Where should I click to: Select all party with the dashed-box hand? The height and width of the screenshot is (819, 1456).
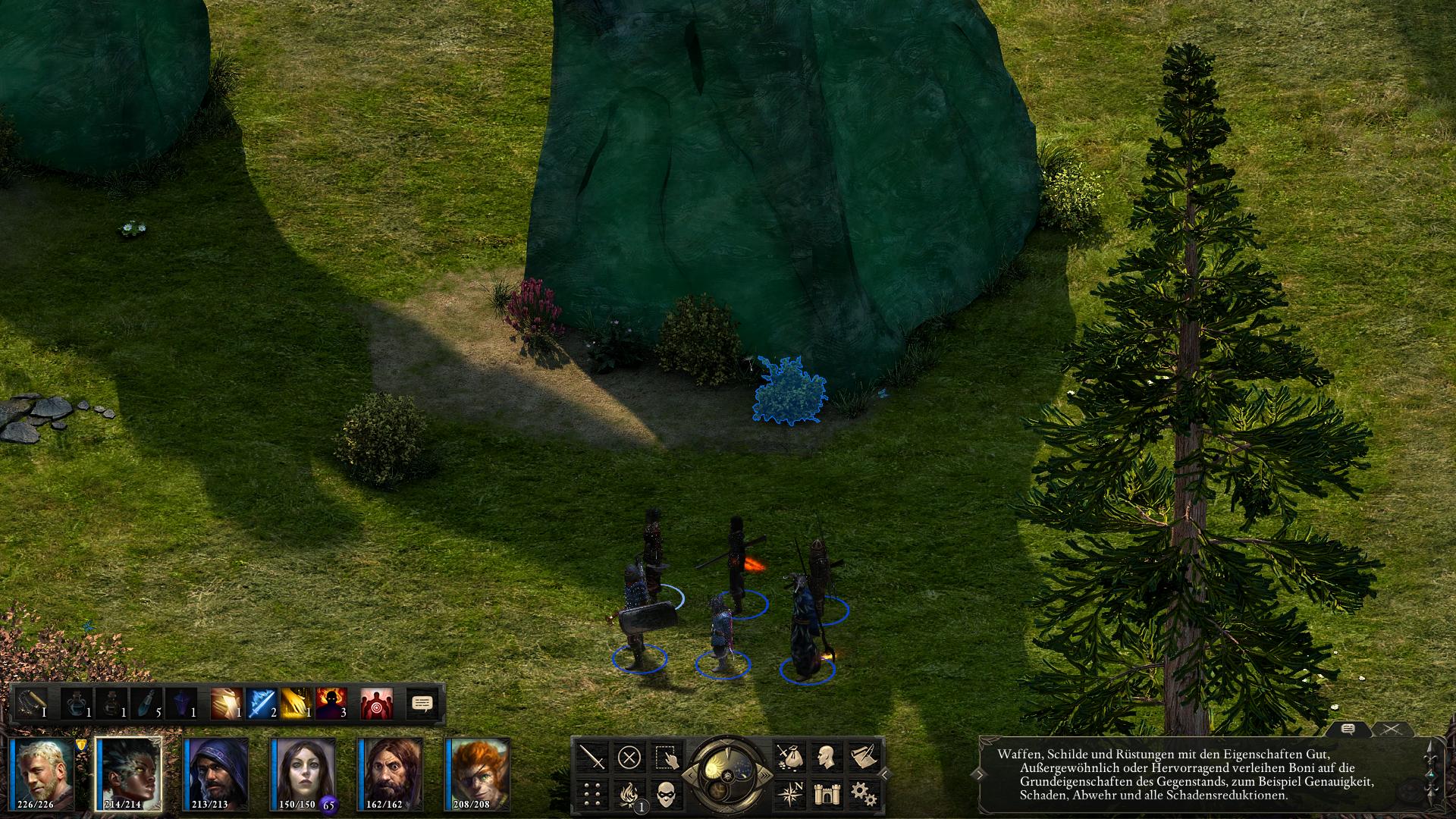tap(665, 757)
